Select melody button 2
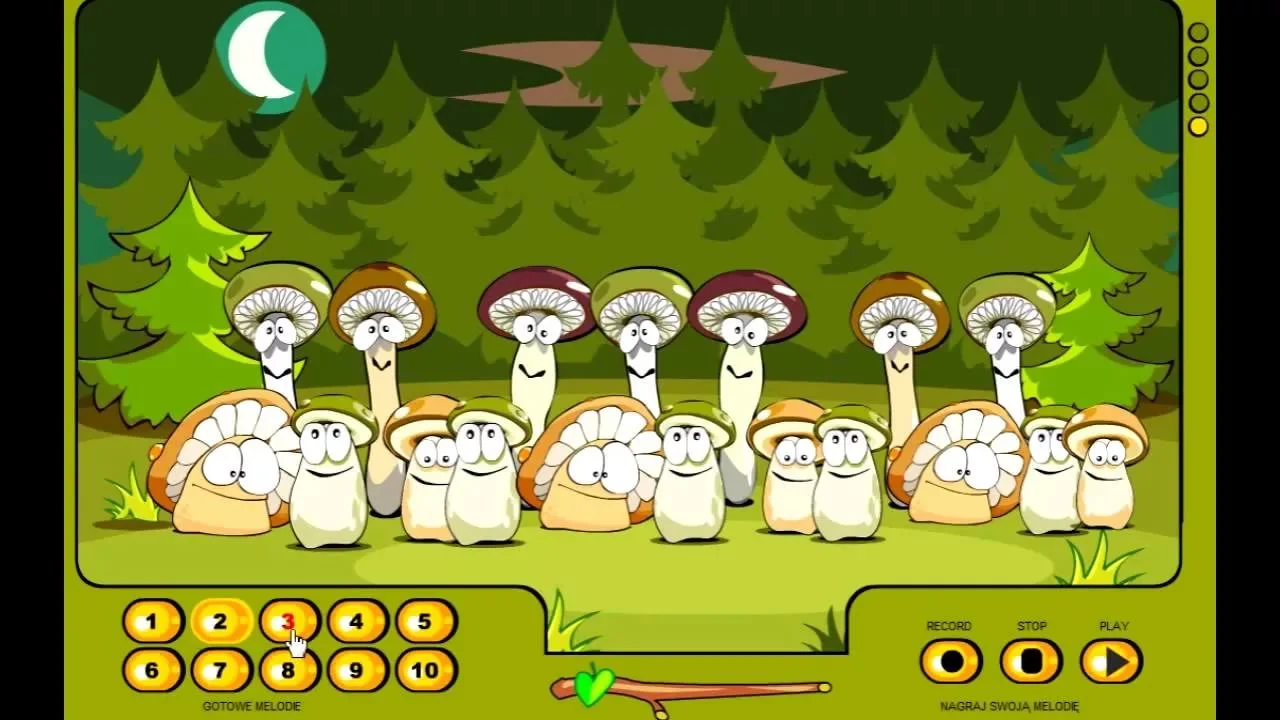 point(220,622)
